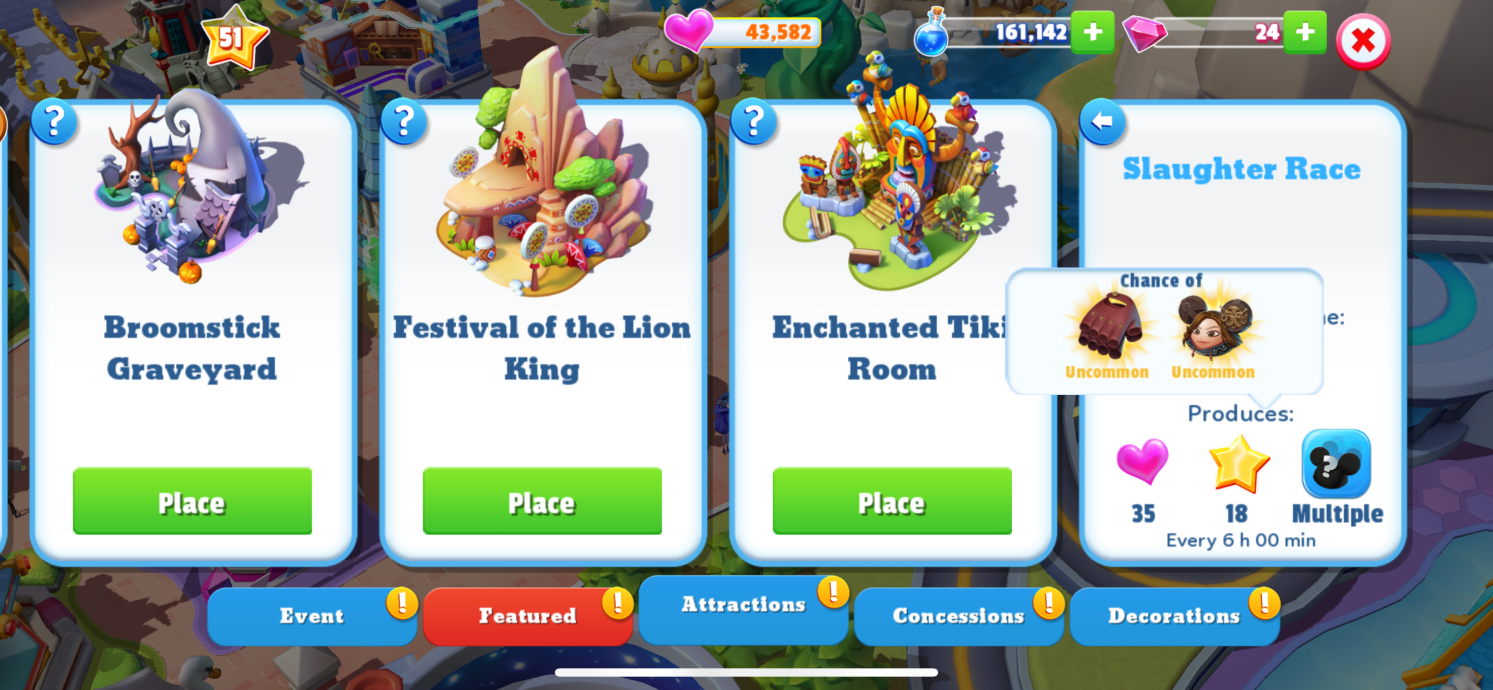Close the shop with the red X
The width and height of the screenshot is (1493, 690).
coord(1363,42)
